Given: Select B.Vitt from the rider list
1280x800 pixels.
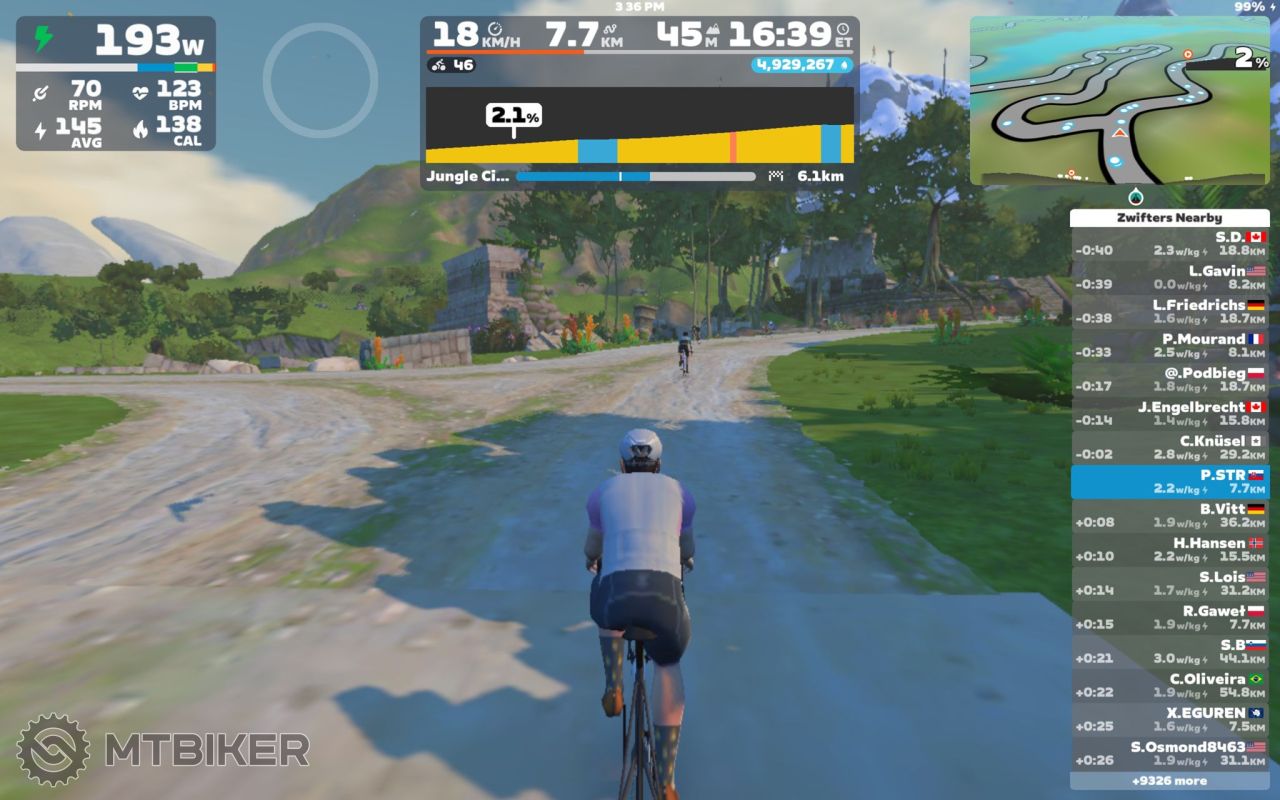Looking at the screenshot, I should pos(1169,516).
